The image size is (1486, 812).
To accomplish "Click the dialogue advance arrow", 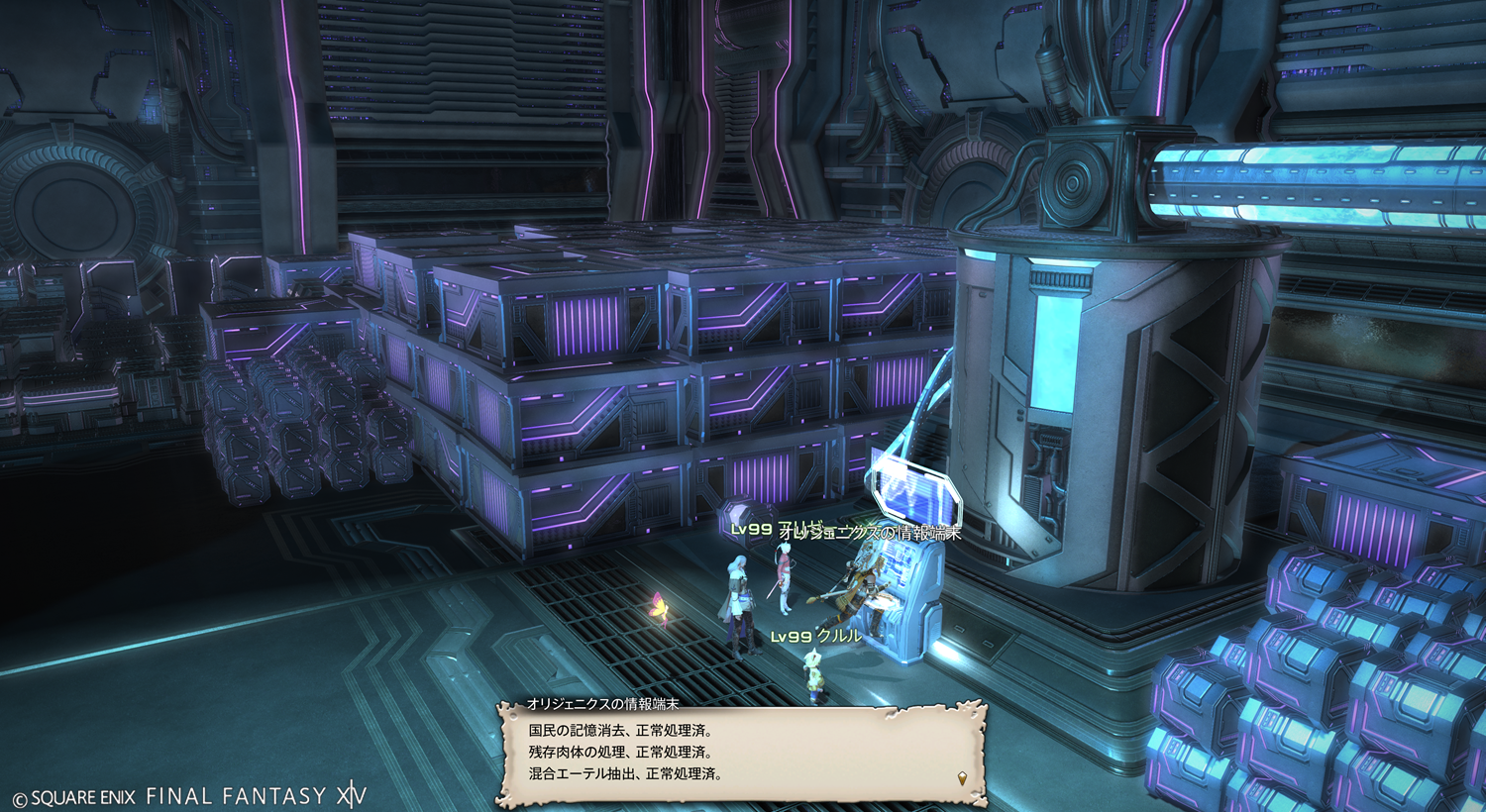I will tap(962, 778).
